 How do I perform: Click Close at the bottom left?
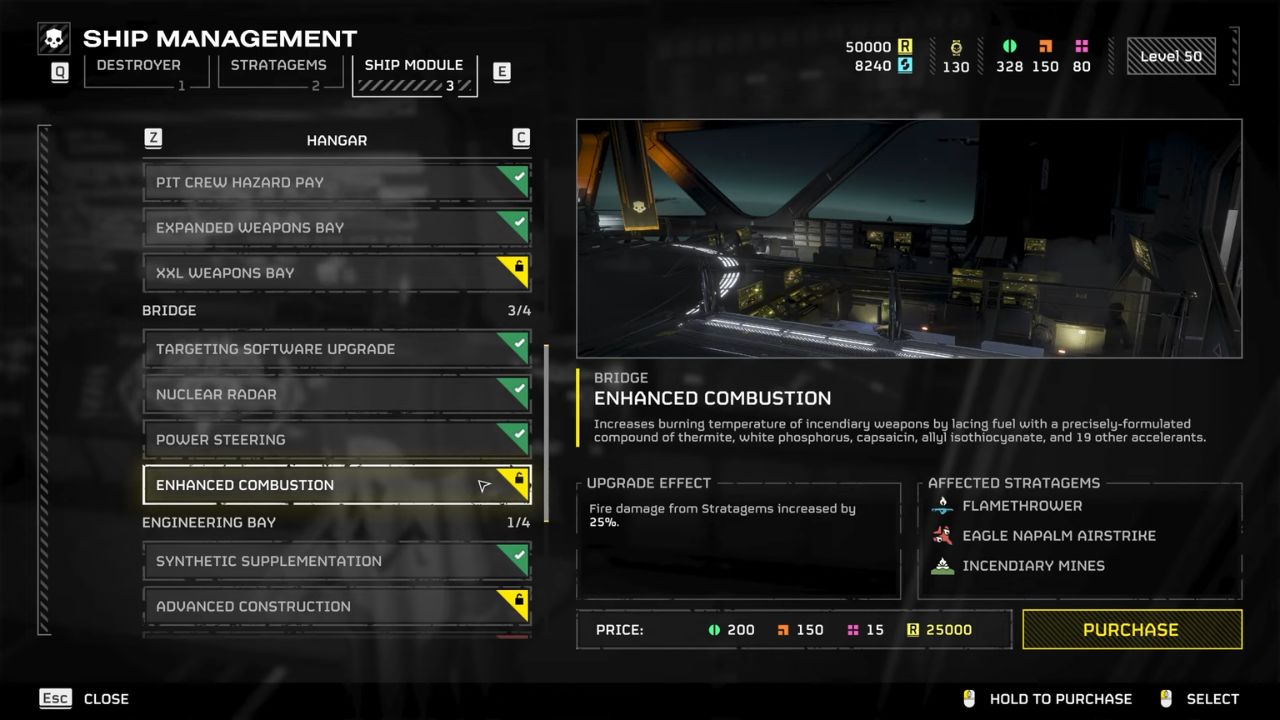pyautogui.click(x=106, y=698)
